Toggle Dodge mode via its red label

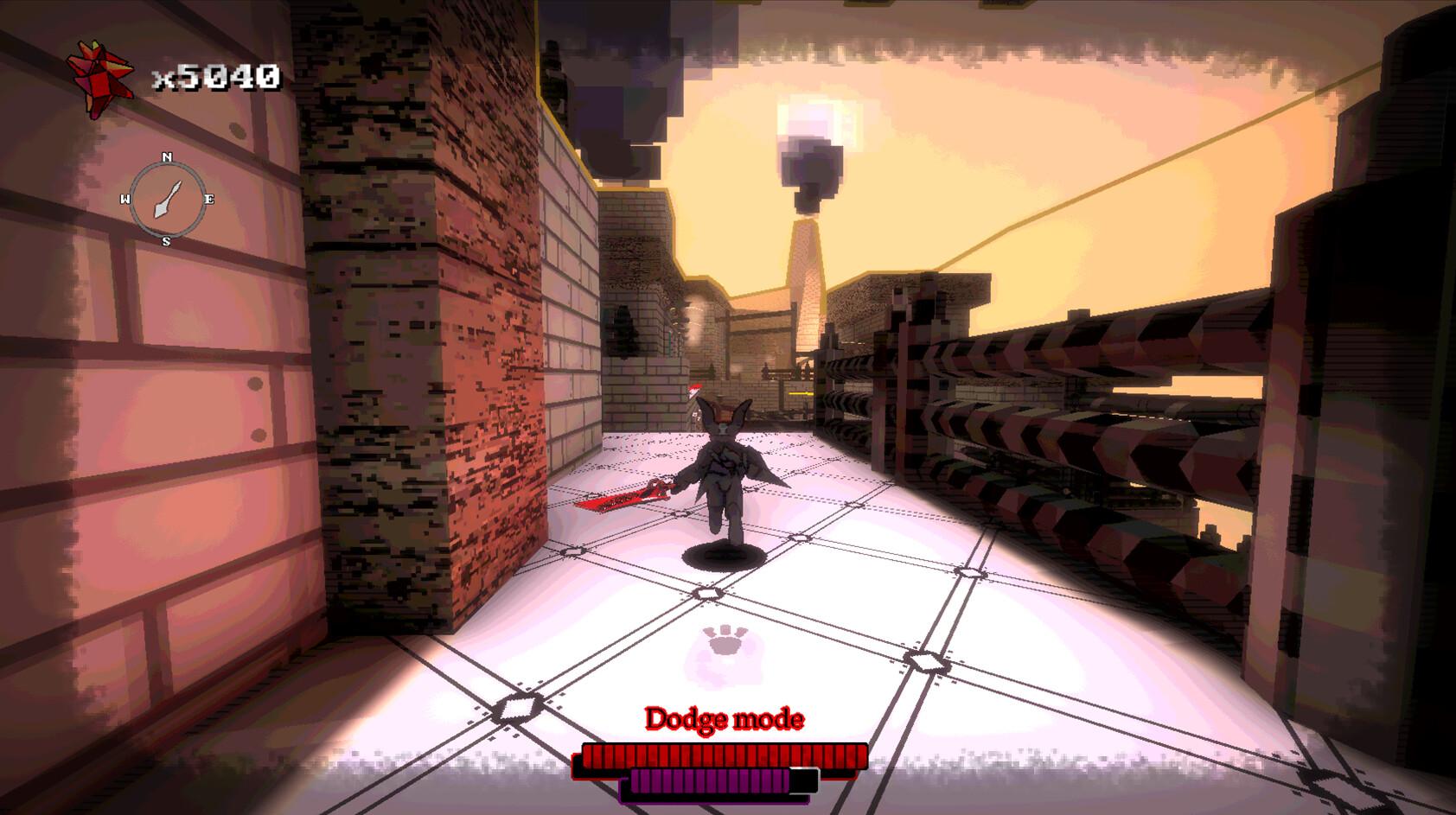coord(725,718)
